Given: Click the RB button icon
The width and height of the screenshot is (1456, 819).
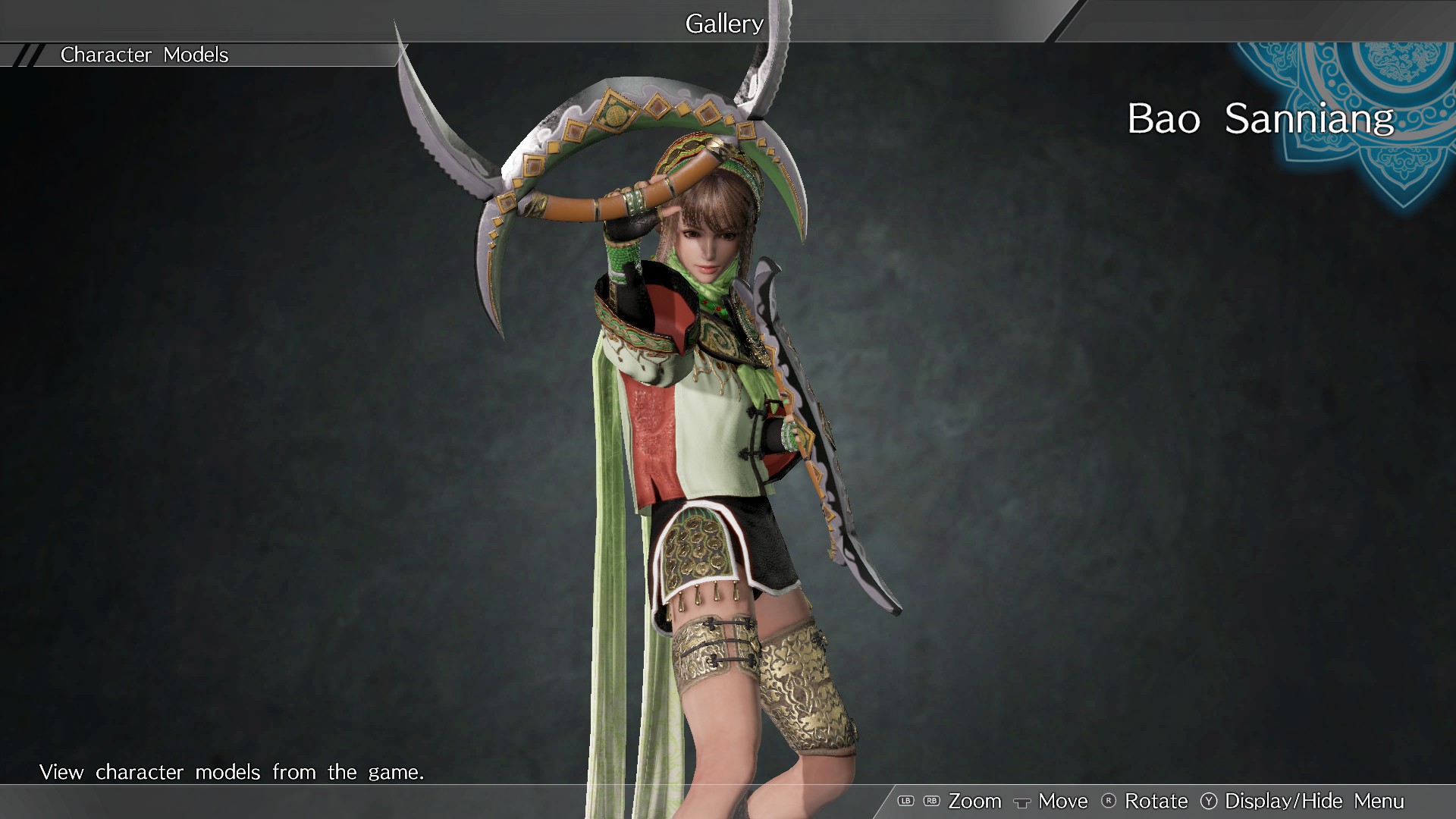Looking at the screenshot, I should 930,801.
